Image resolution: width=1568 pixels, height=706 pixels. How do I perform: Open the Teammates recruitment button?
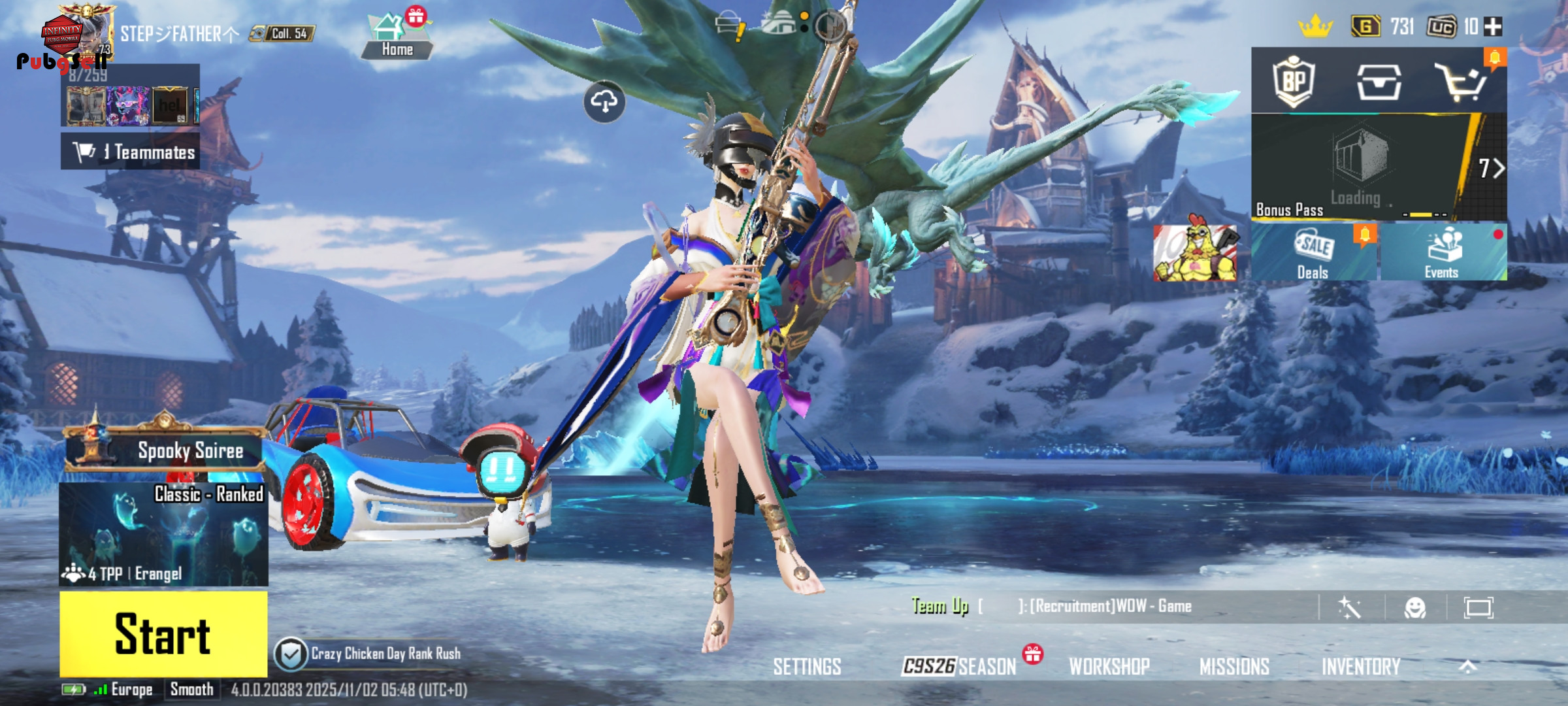pos(131,152)
